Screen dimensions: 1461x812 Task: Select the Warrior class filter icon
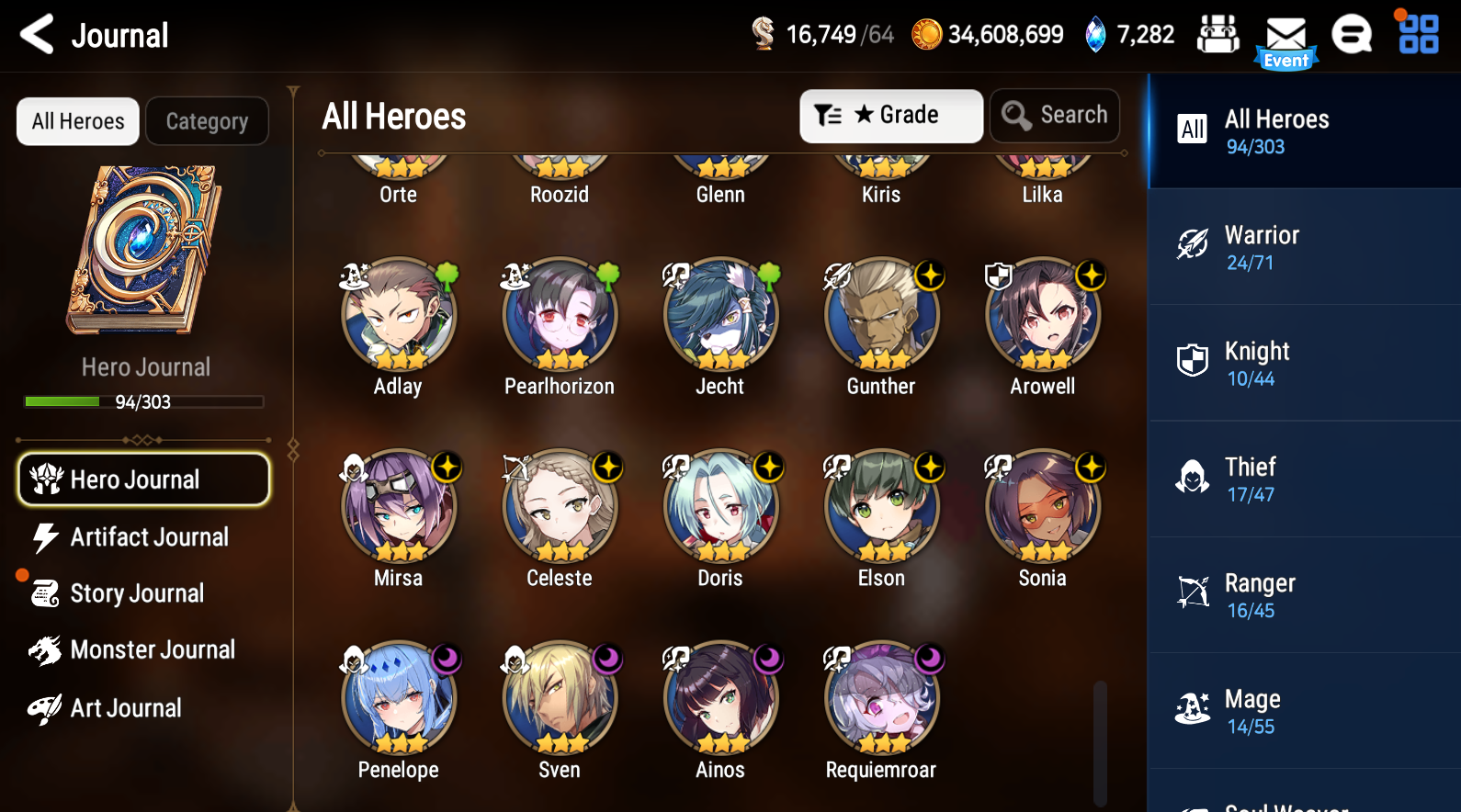click(1192, 245)
